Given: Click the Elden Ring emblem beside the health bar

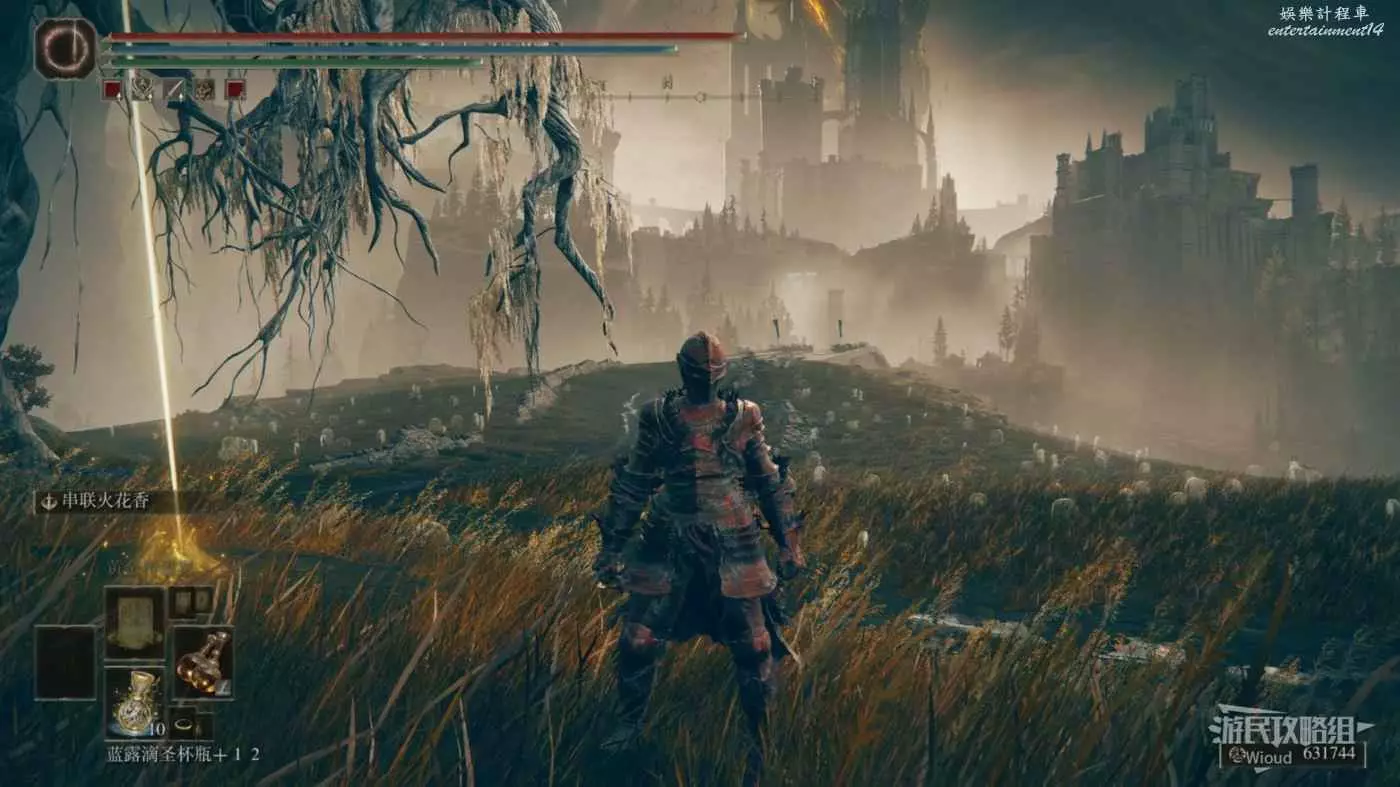Looking at the screenshot, I should pyautogui.click(x=66, y=48).
